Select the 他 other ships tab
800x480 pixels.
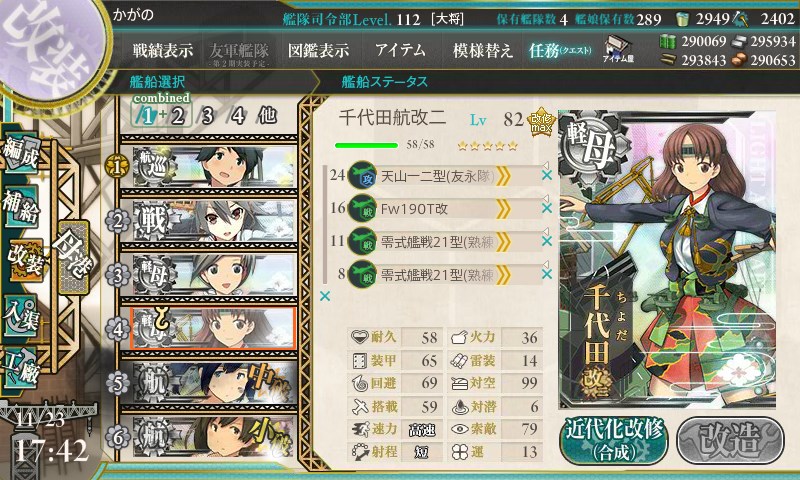click(x=267, y=115)
